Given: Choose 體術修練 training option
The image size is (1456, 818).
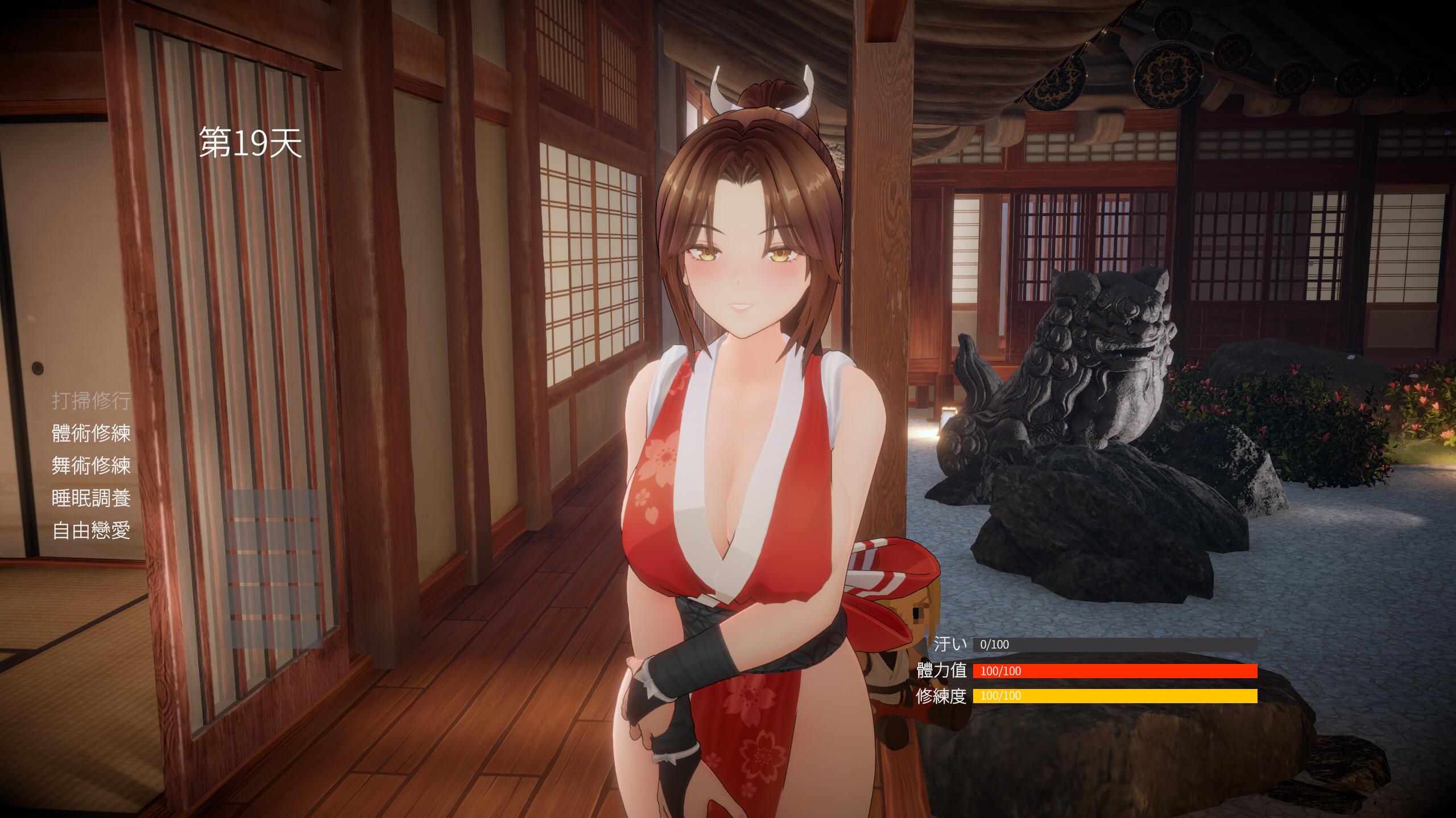Looking at the screenshot, I should 91,433.
